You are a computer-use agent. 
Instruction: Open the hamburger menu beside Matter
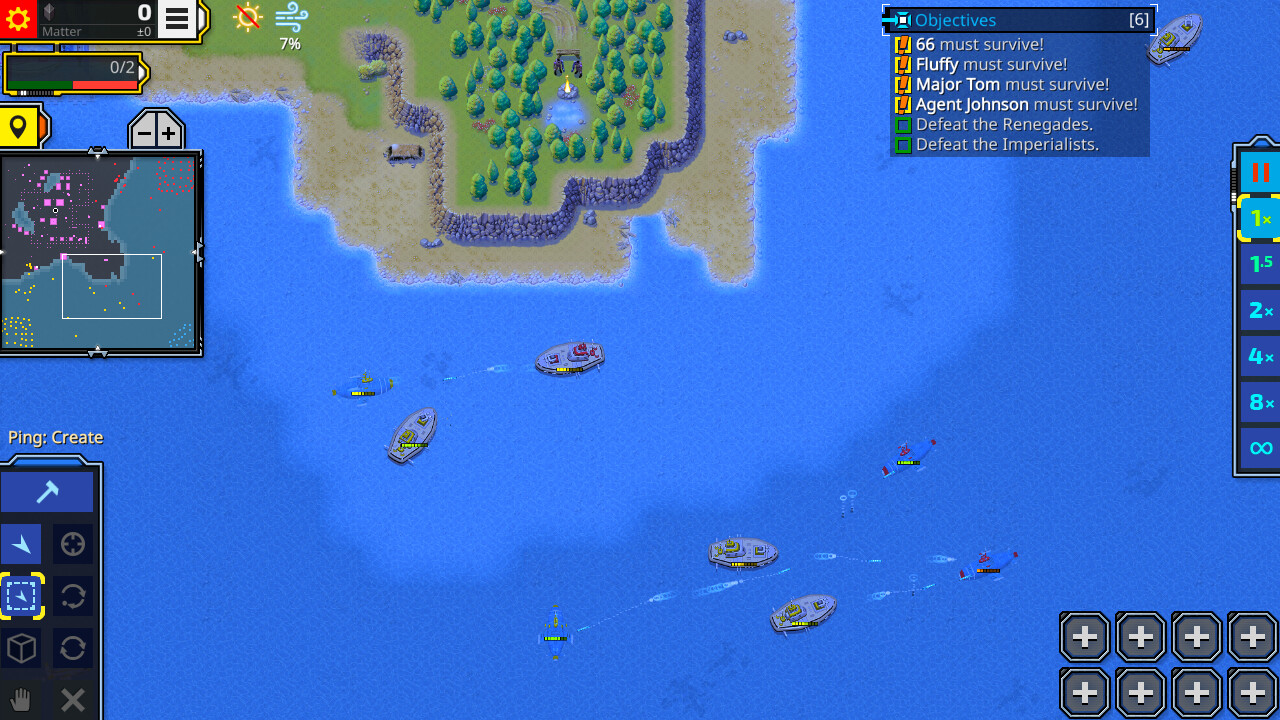[174, 19]
